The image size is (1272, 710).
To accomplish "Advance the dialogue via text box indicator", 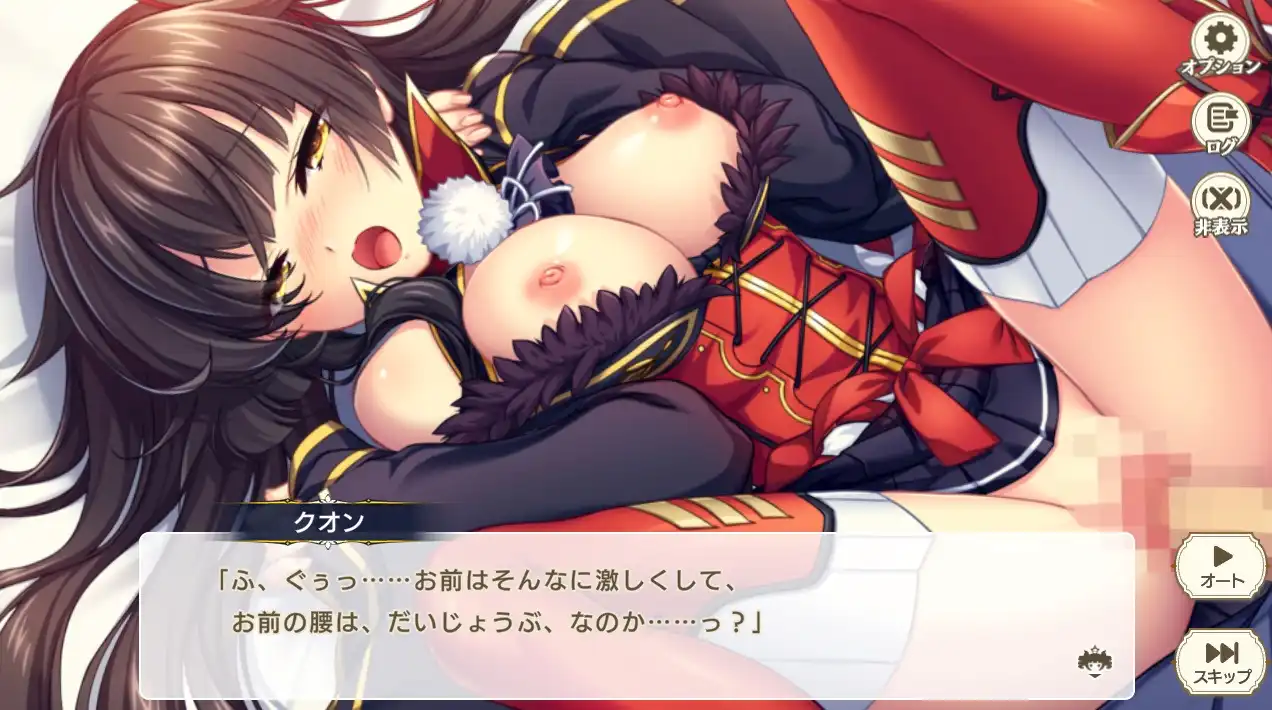I will point(1096,661).
